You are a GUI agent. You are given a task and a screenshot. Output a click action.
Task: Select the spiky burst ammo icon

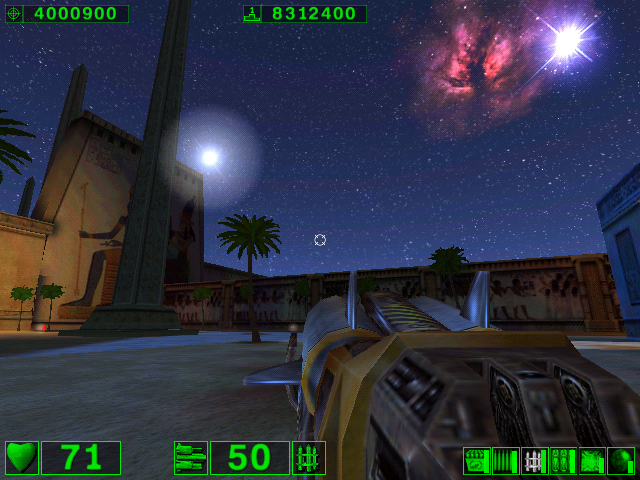(x=592, y=461)
